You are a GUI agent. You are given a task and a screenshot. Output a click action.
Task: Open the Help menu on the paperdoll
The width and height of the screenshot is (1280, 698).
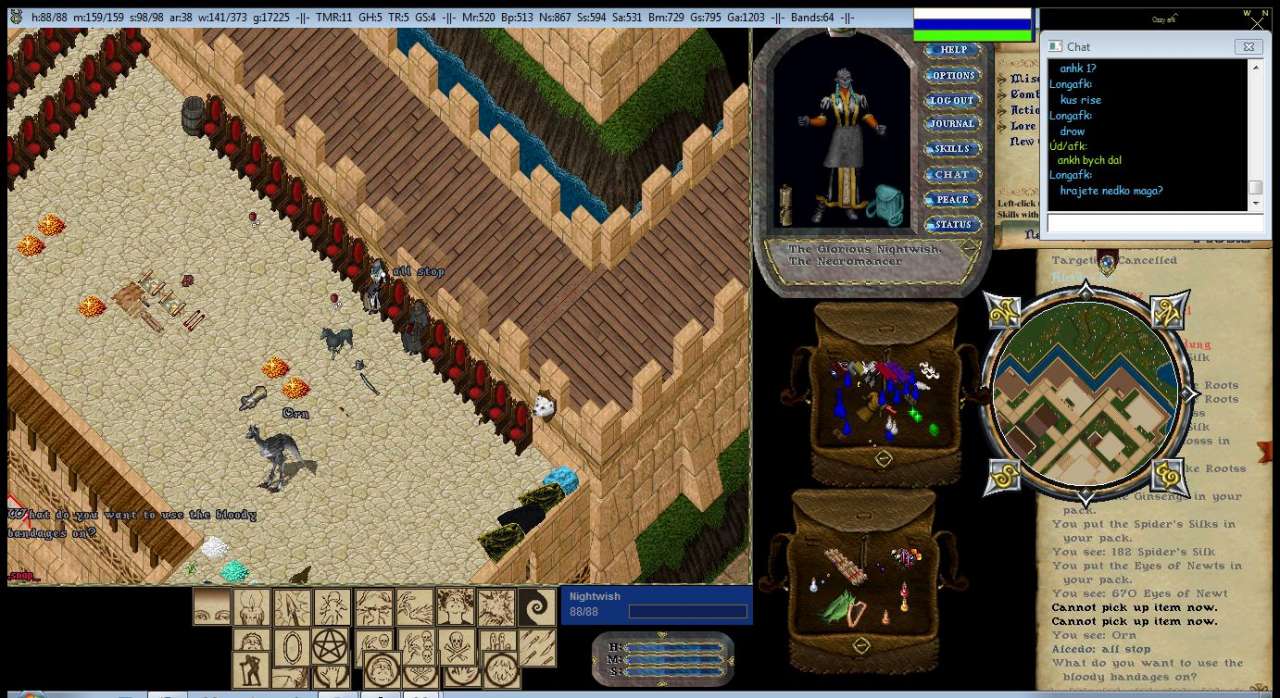click(x=952, y=50)
